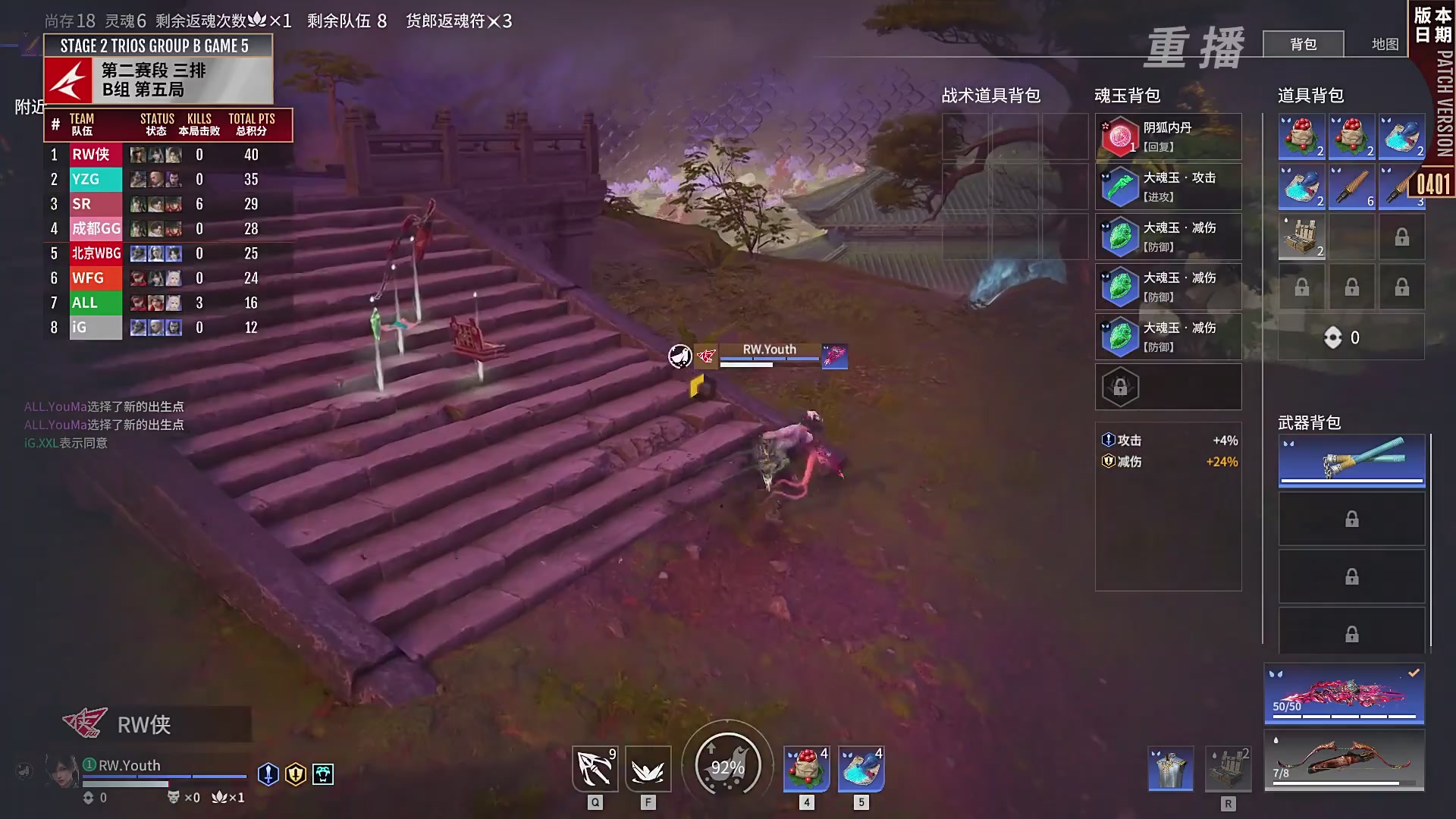Click the armor kit icon beside the R key
Screen dimensions: 1456x819
pyautogui.click(x=1169, y=768)
